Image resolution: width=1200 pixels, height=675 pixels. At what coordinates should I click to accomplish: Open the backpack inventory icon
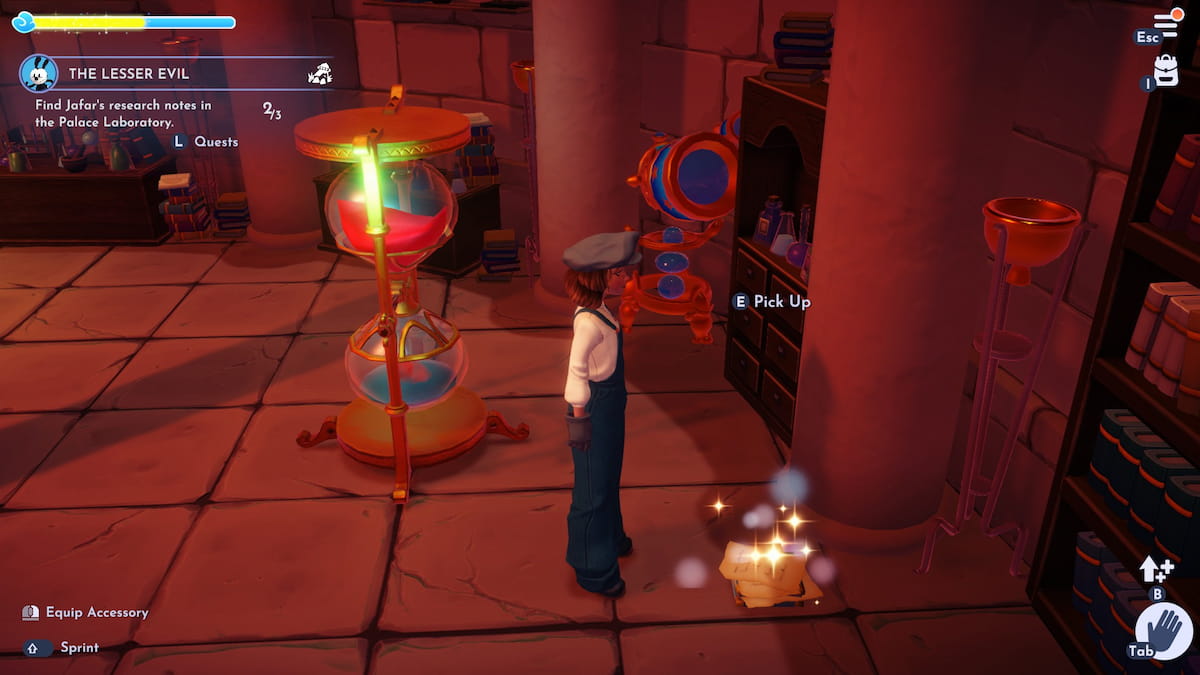[x=1166, y=68]
